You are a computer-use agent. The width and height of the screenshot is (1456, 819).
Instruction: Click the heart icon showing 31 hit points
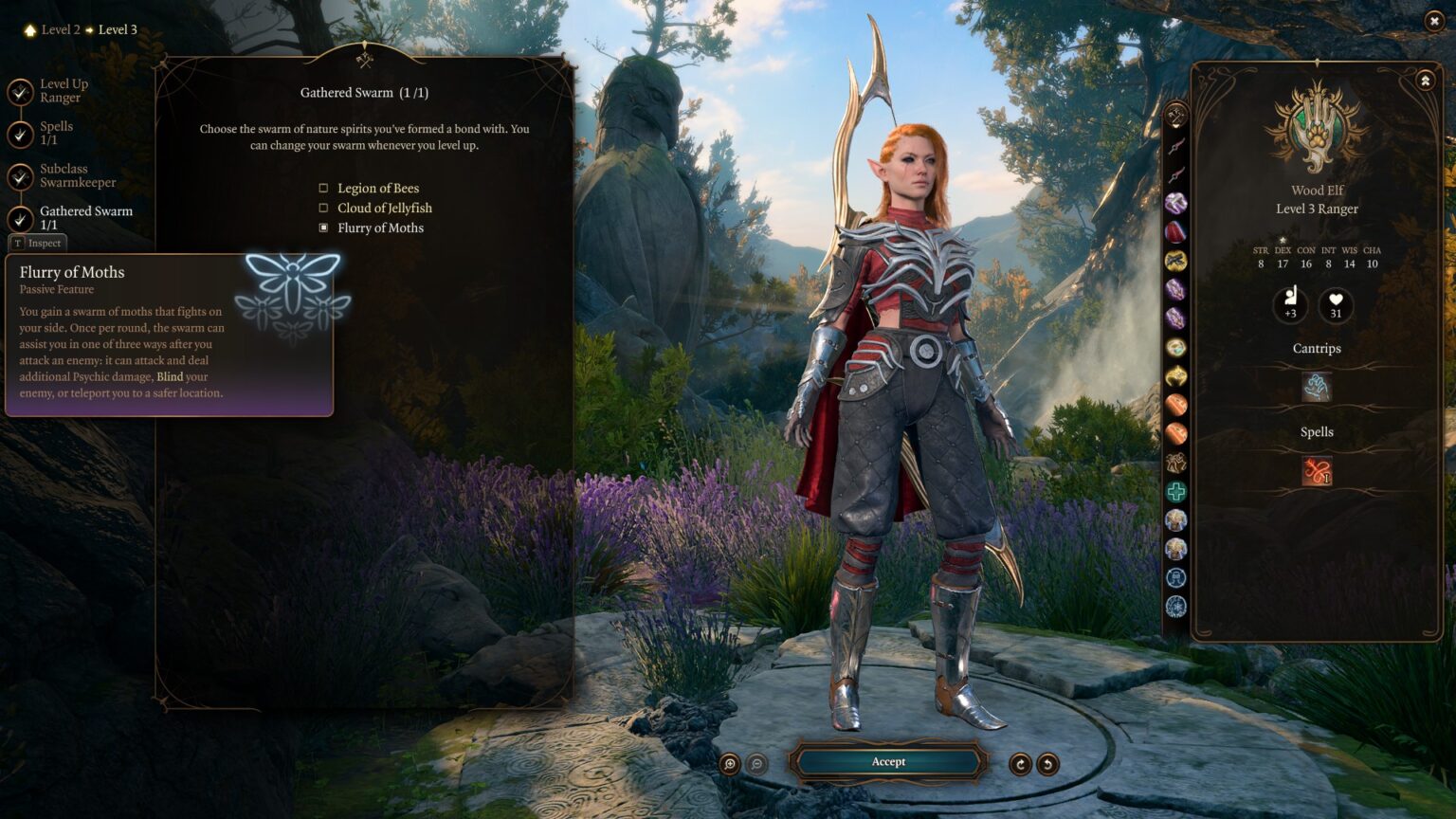pos(1336,305)
